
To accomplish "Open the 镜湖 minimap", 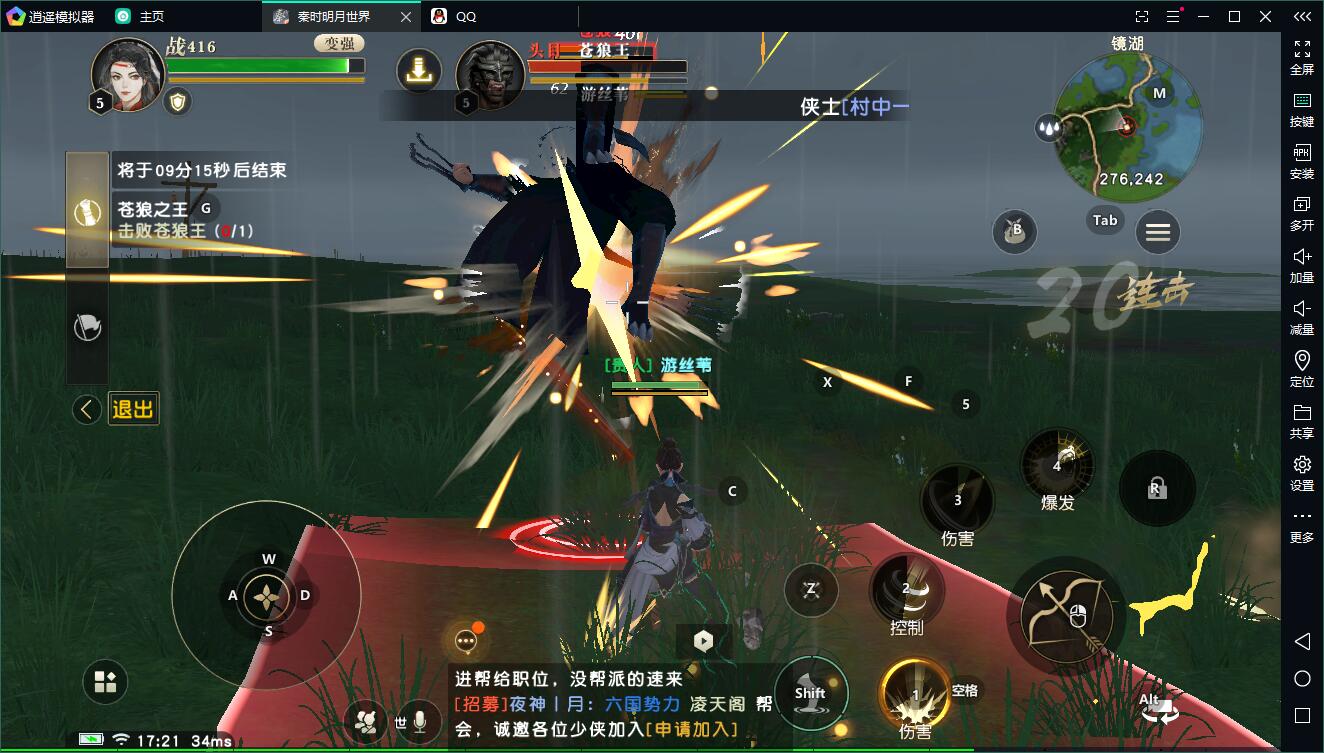I will coord(1128,118).
